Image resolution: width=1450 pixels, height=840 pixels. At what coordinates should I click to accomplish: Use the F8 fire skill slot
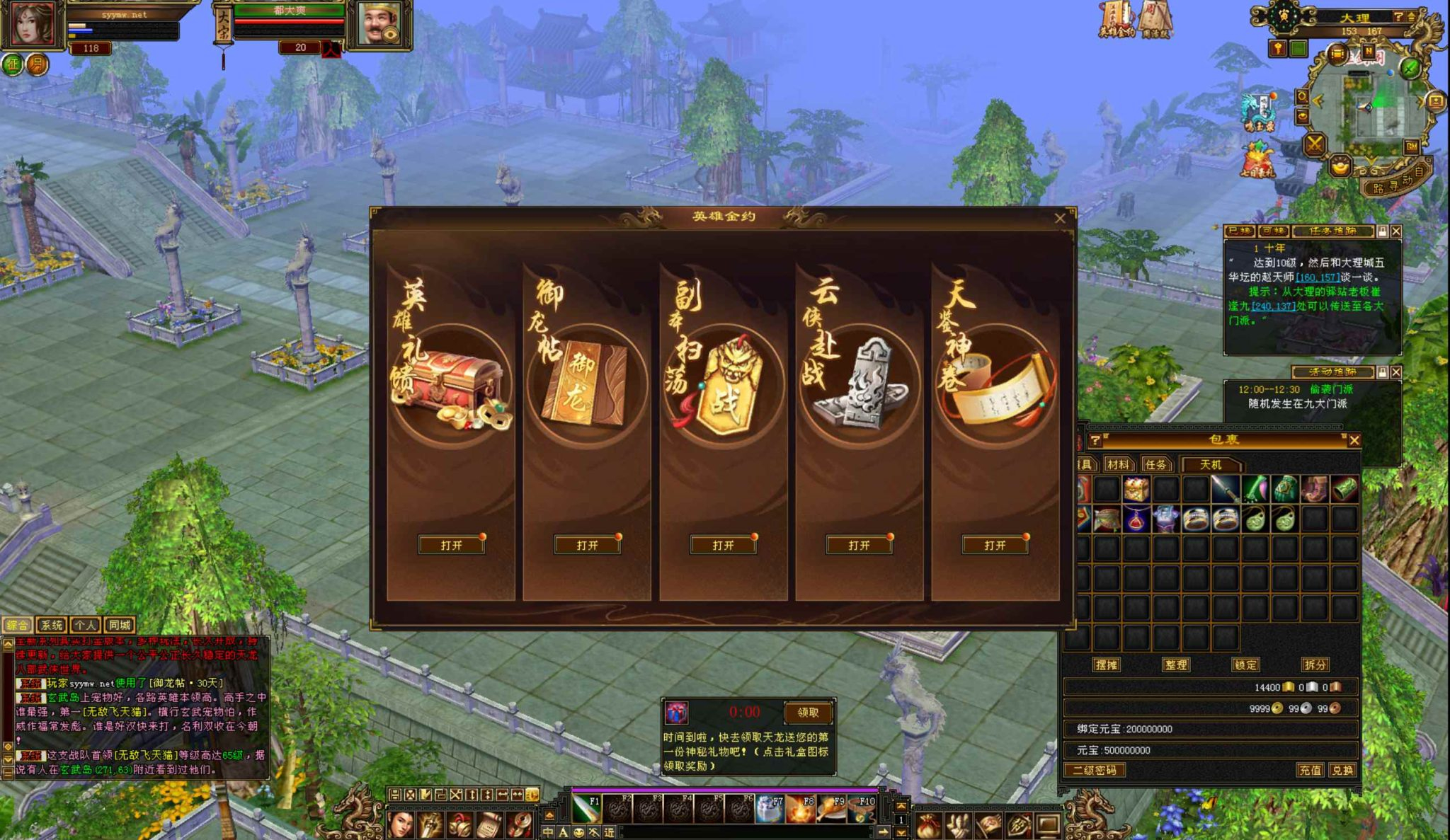click(x=801, y=810)
